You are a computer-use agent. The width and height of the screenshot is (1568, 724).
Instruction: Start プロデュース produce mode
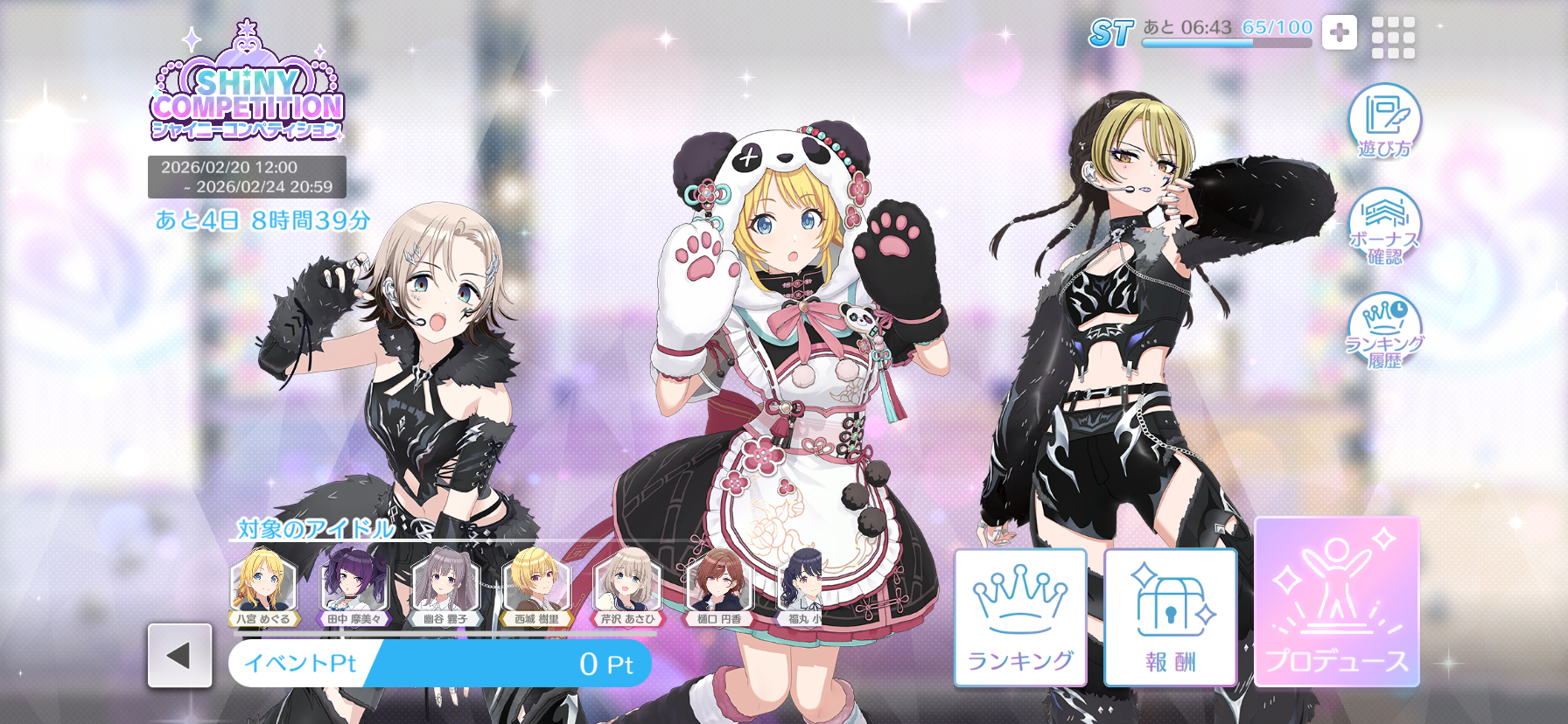[x=1337, y=602]
